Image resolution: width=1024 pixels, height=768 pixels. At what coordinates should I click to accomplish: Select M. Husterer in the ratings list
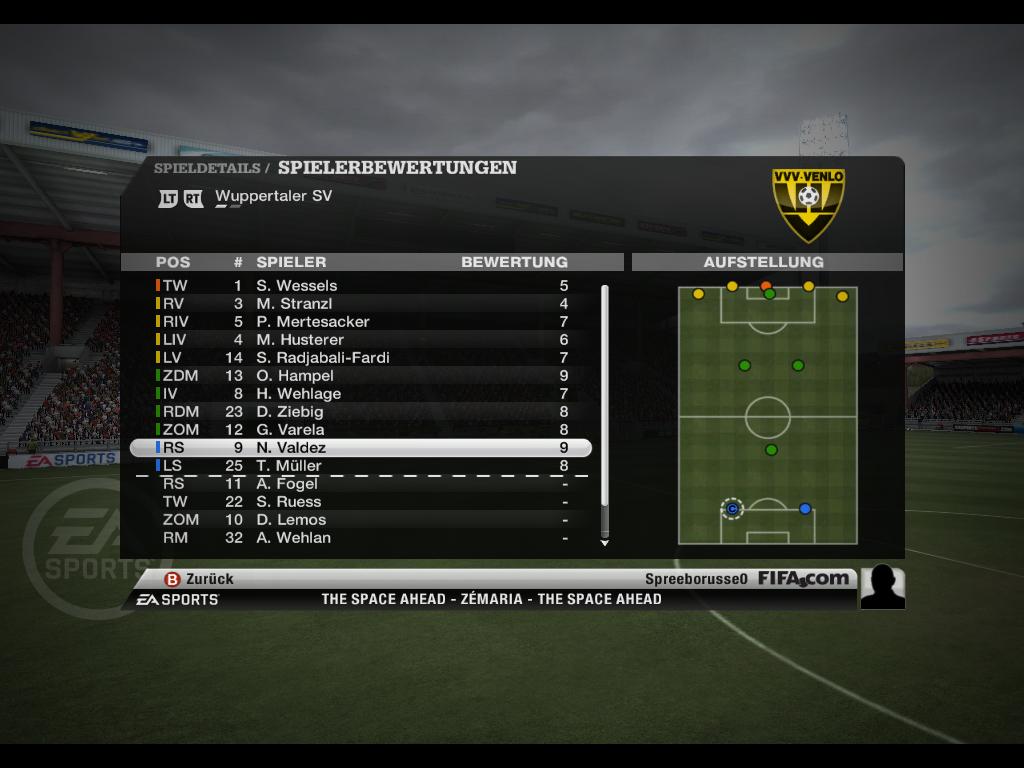[x=299, y=340]
